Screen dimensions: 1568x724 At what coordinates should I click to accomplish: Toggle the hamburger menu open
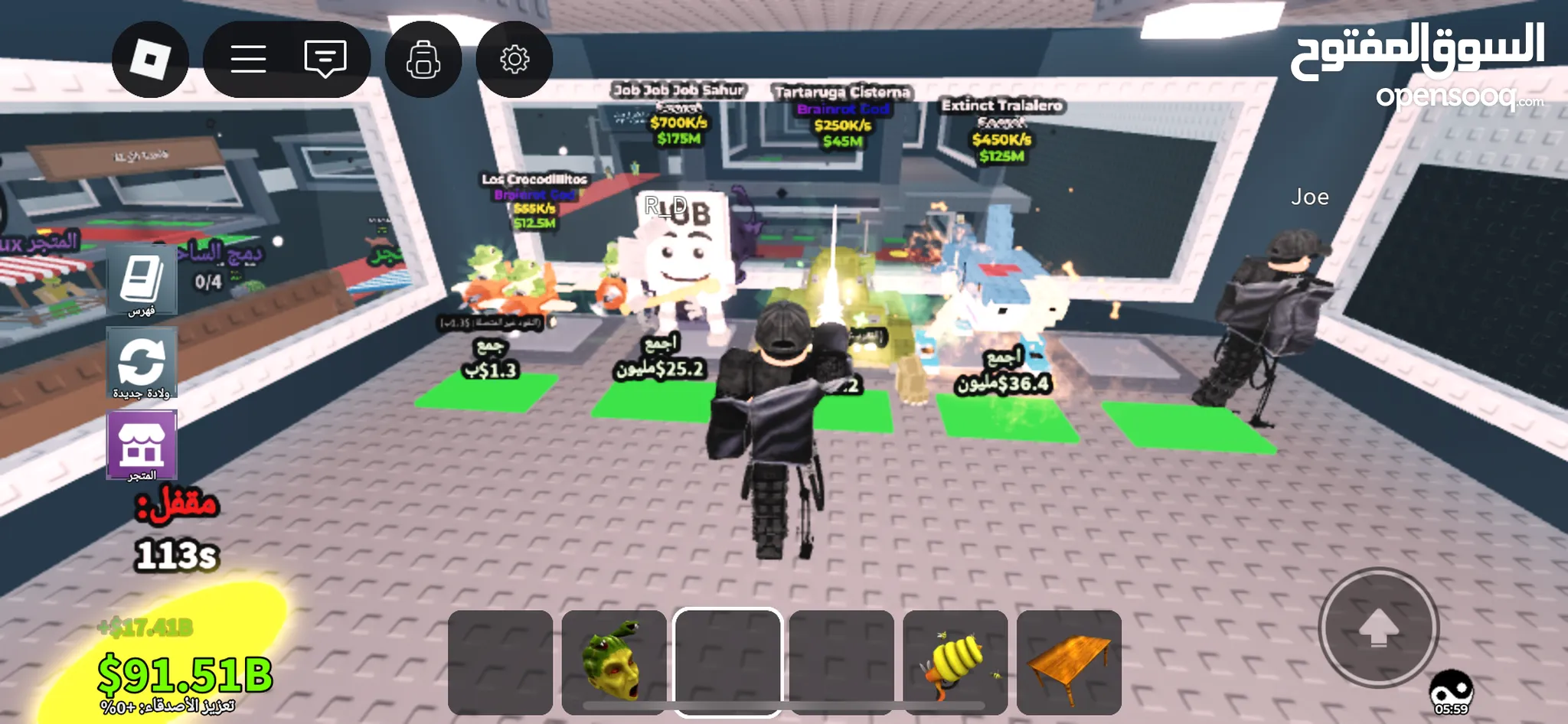point(248,58)
